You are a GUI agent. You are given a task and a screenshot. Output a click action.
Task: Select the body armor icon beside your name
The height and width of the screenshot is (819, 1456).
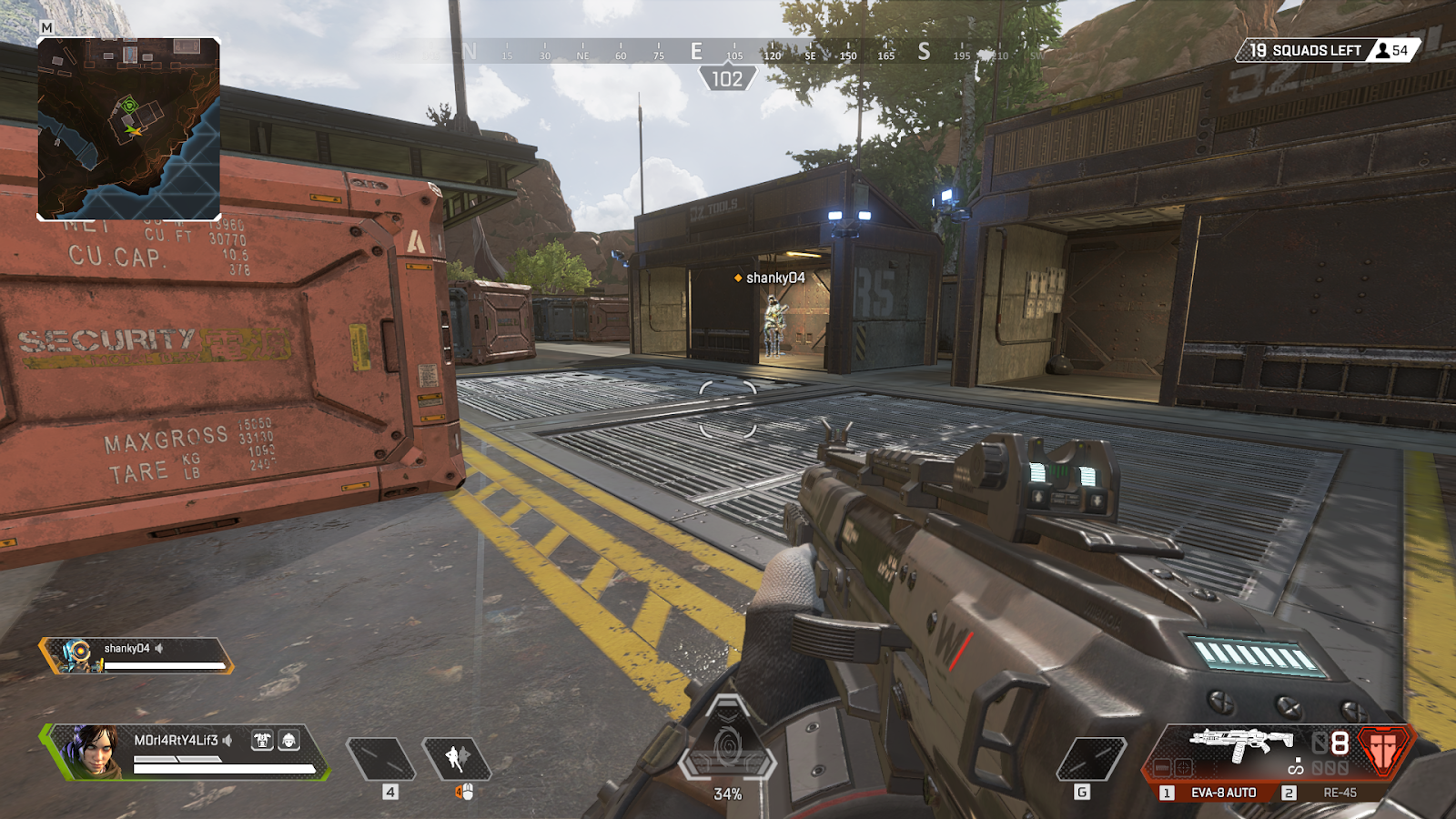[x=262, y=740]
